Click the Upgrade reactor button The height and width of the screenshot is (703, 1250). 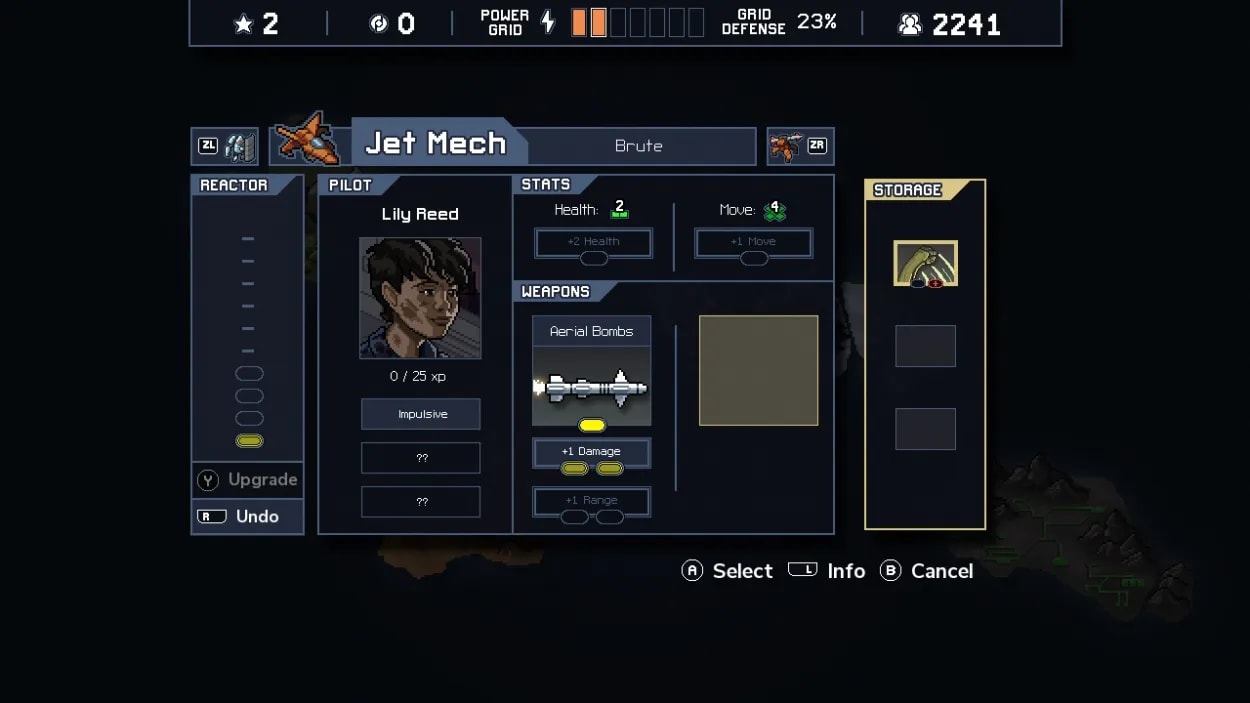point(247,480)
